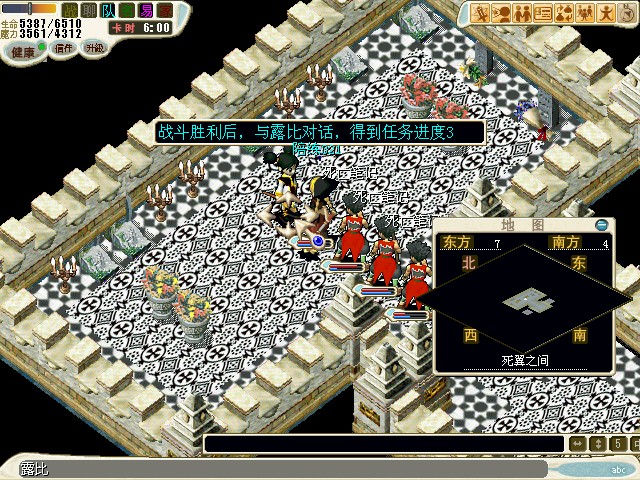This screenshot has height=480, width=640.
Task: Open the money bag trade icon
Action: pos(563,13)
